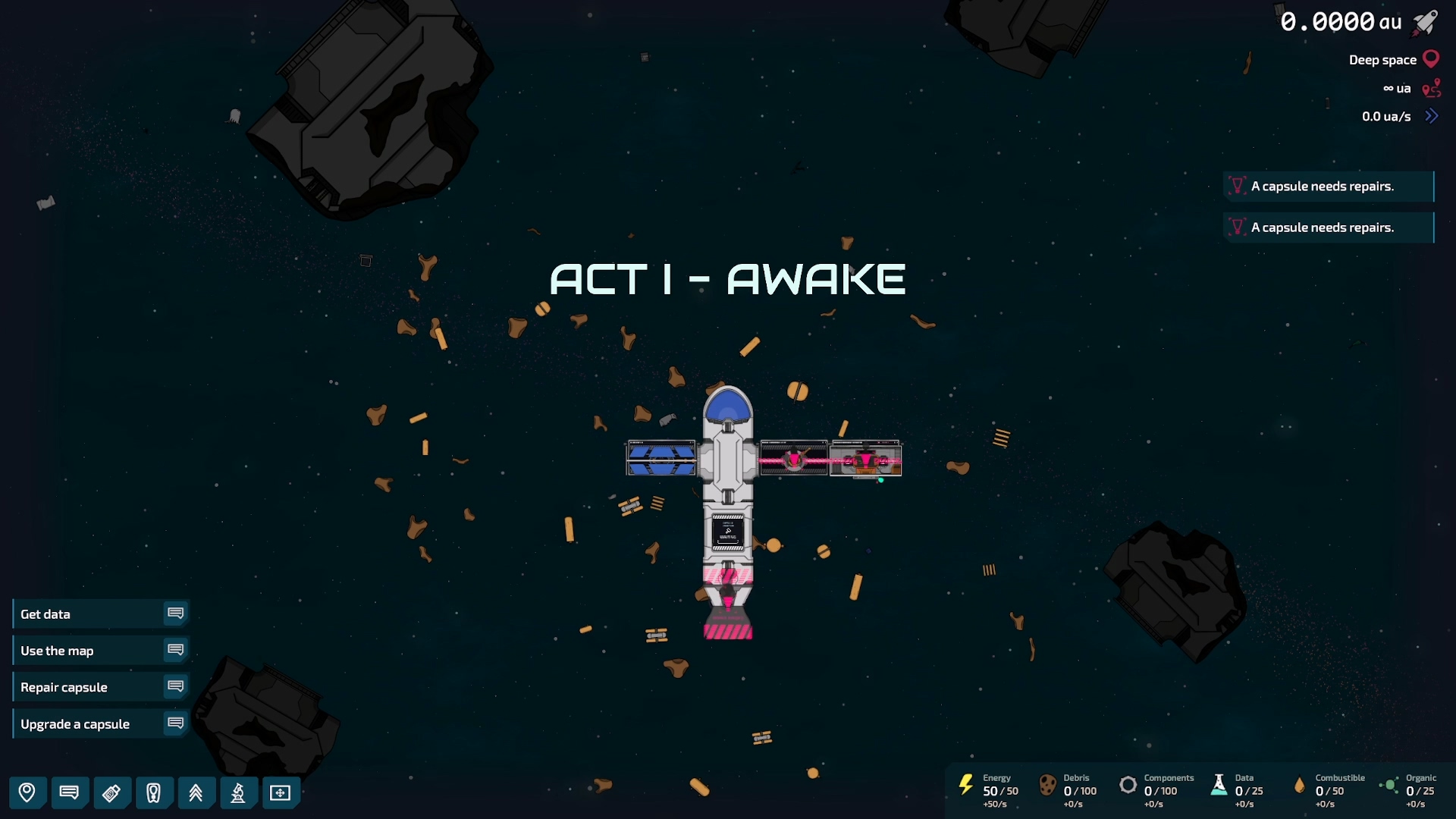Open the map with the location pin icon

point(27,793)
